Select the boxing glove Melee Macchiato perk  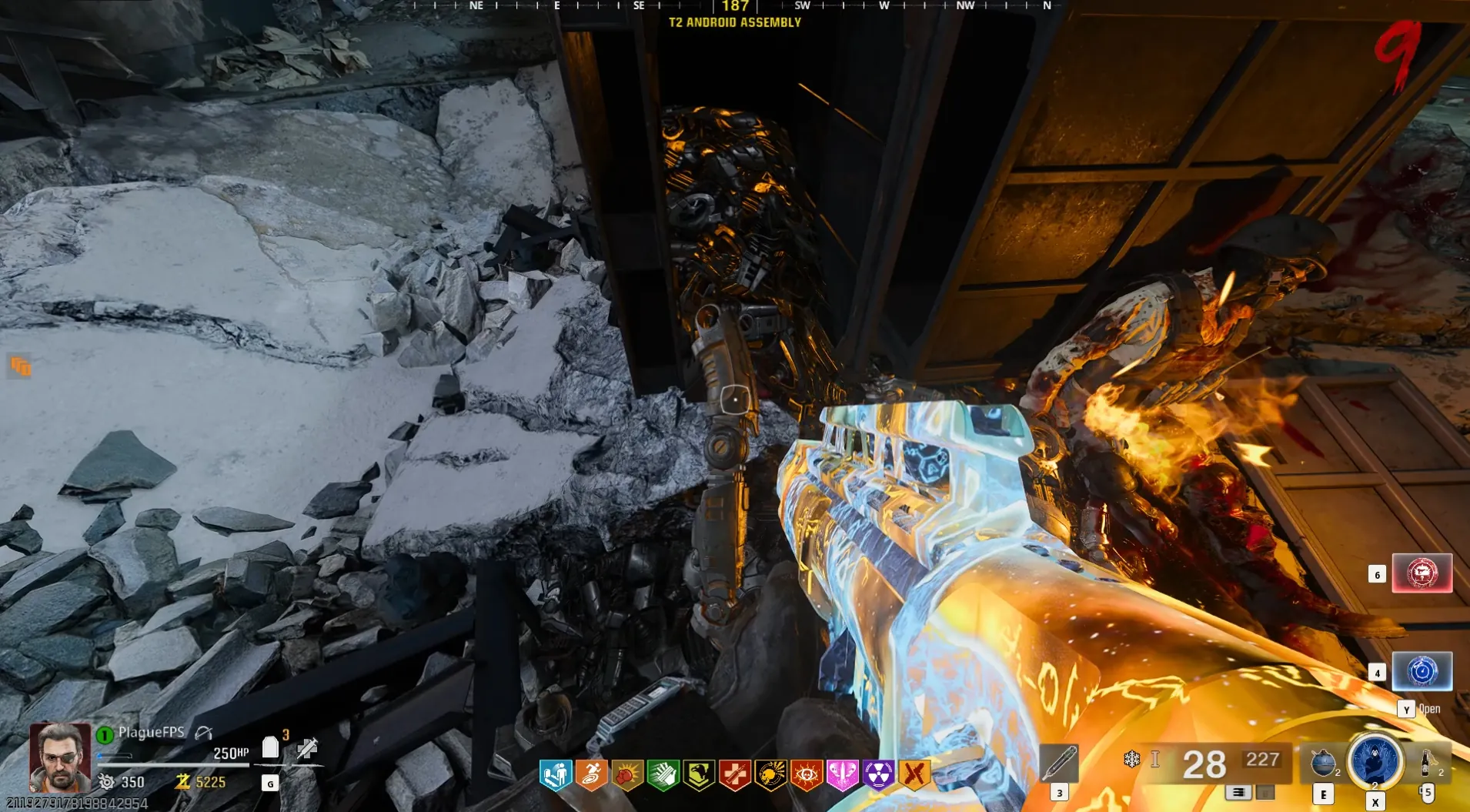[627, 775]
